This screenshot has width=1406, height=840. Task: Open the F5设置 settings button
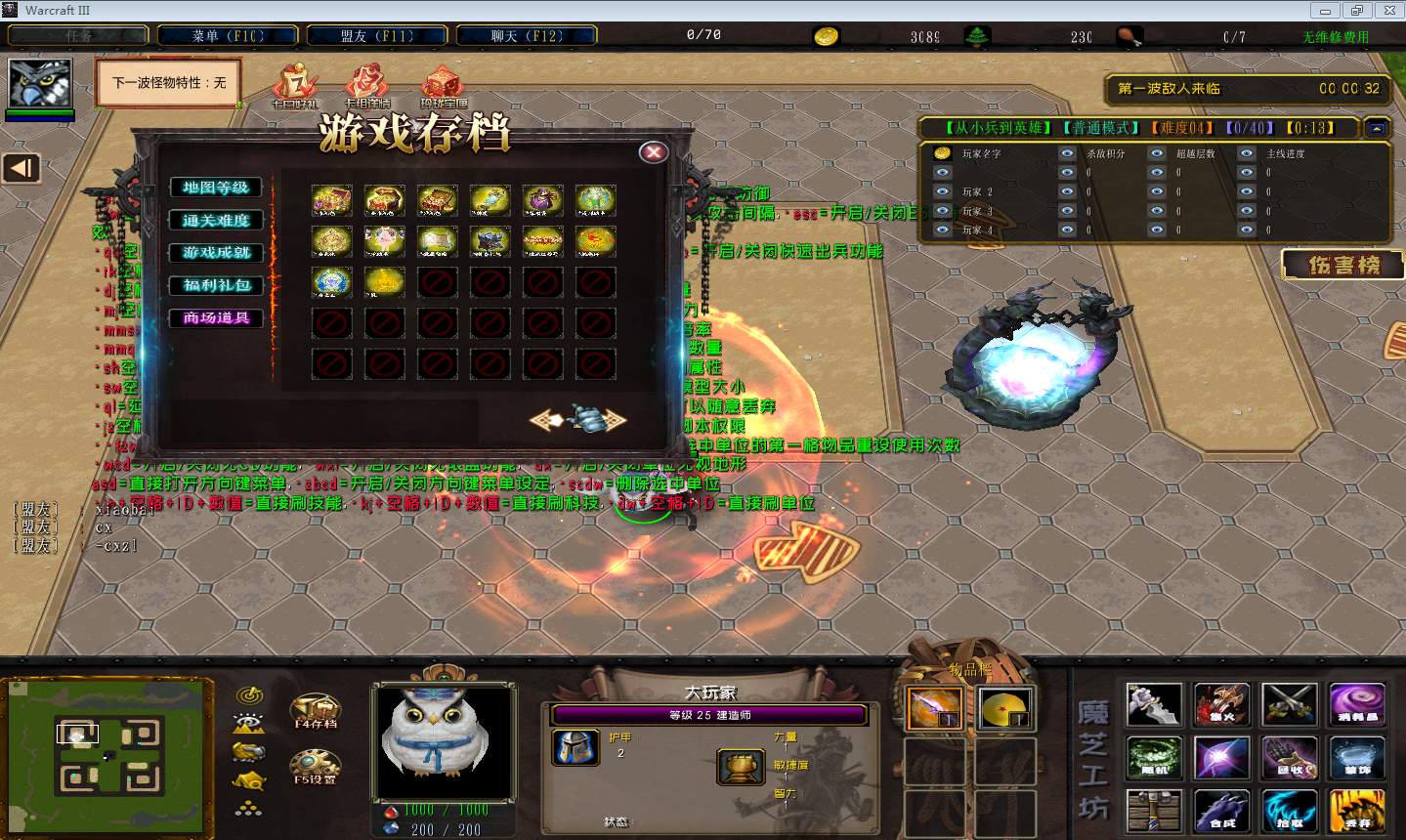pos(315,768)
